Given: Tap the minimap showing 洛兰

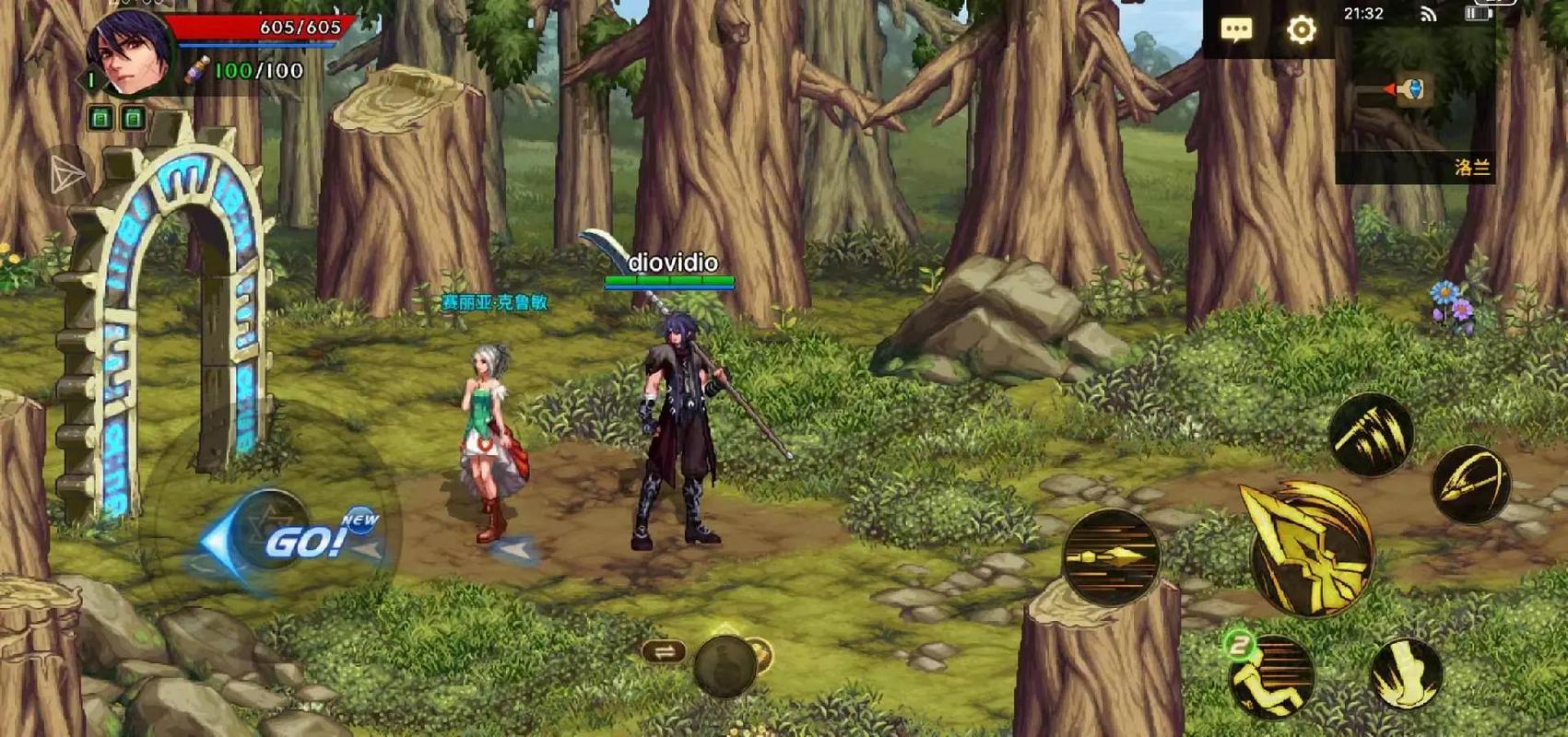Looking at the screenshot, I should [1414, 111].
